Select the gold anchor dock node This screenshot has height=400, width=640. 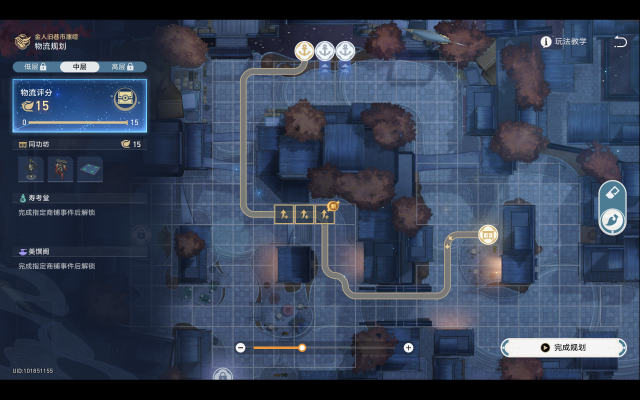tap(304, 50)
